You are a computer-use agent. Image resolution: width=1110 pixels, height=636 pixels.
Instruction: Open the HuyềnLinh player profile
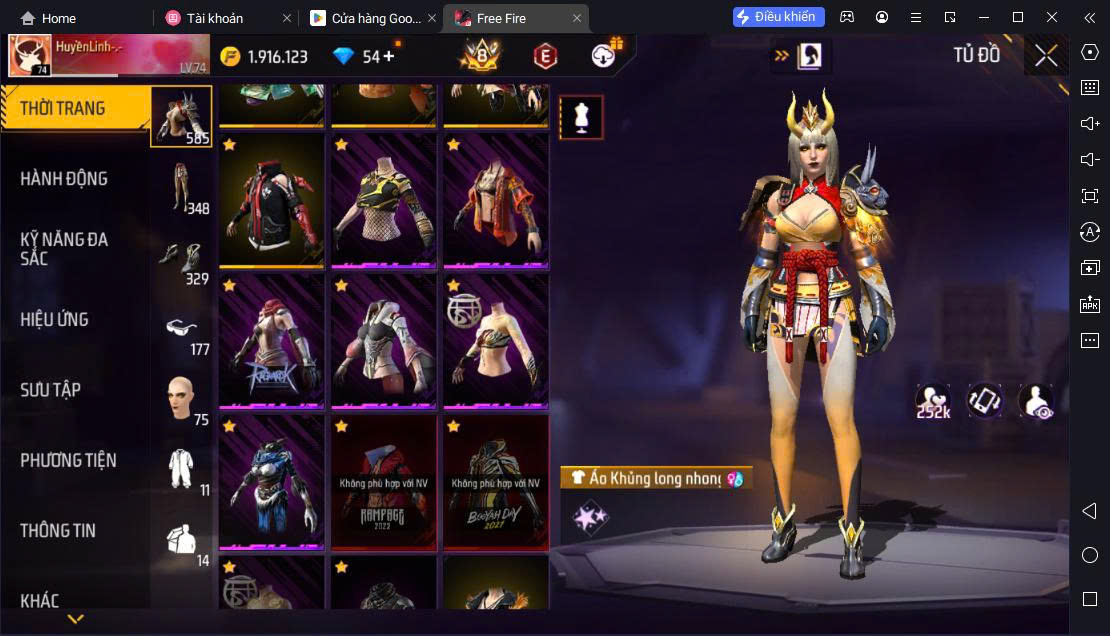(30, 56)
